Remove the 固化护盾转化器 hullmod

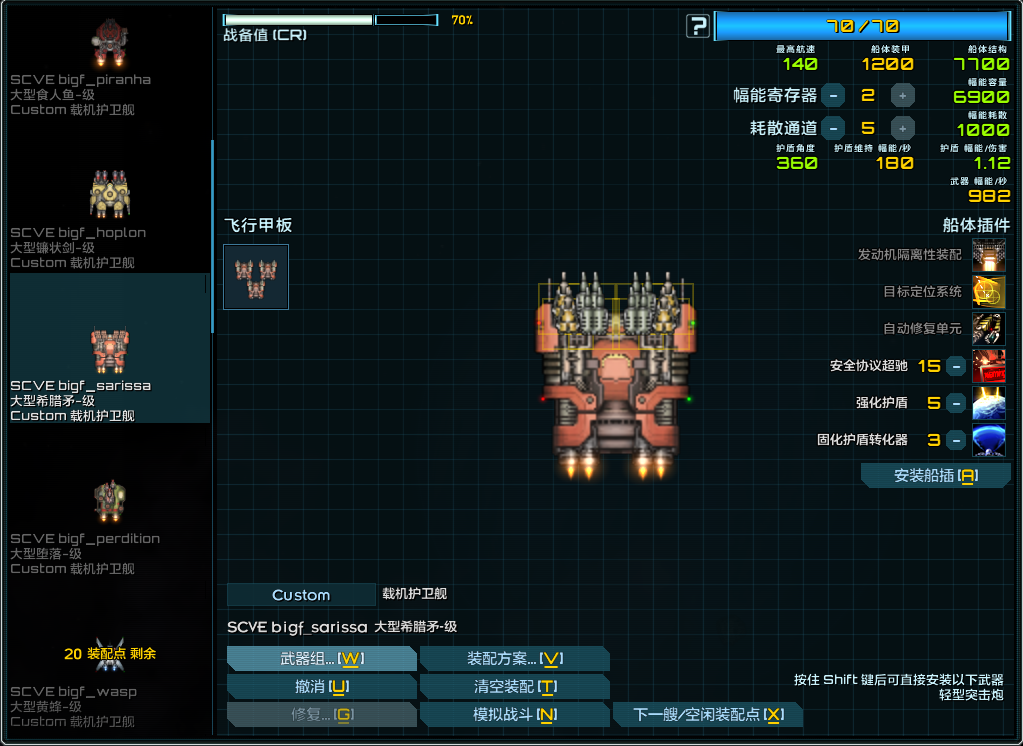tap(956, 439)
